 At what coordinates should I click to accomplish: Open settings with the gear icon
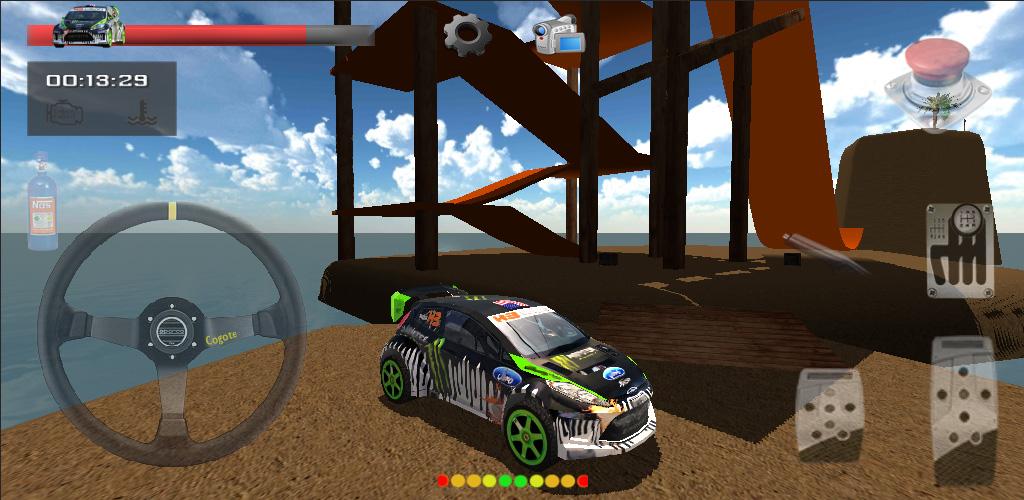[x=466, y=34]
